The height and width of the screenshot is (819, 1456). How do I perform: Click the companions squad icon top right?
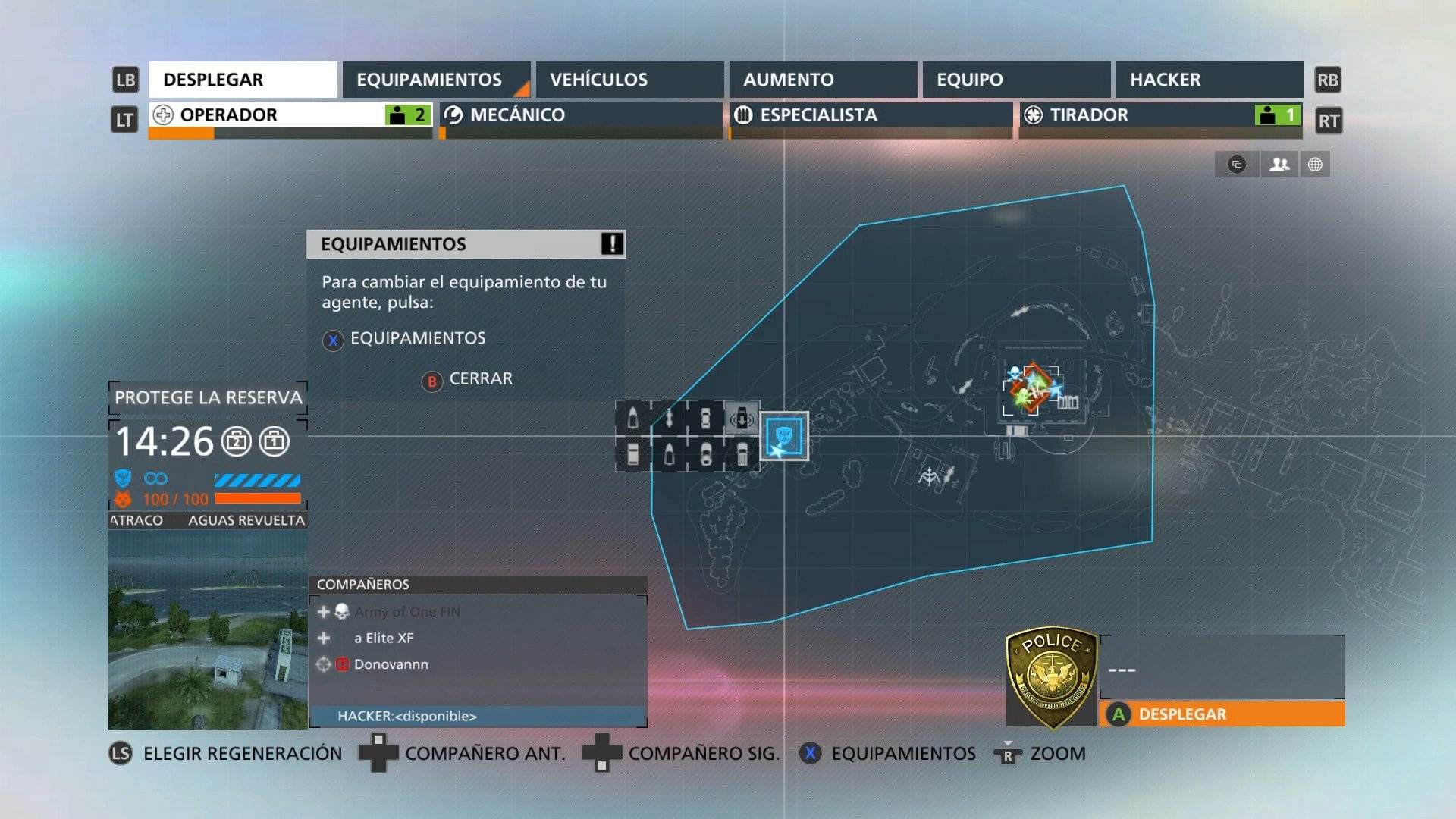click(x=1279, y=164)
